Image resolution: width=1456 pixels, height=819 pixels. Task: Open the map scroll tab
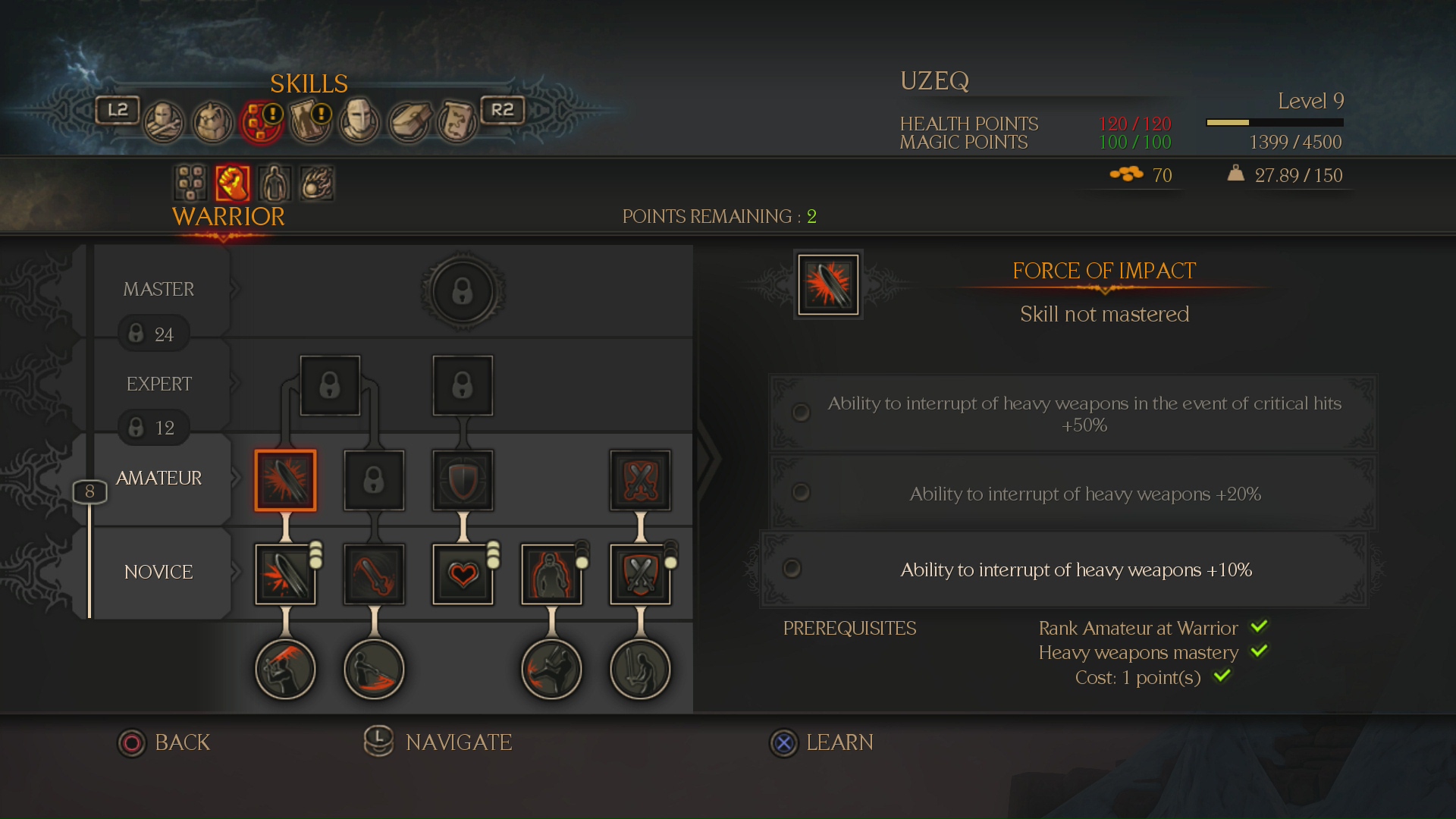click(x=457, y=121)
